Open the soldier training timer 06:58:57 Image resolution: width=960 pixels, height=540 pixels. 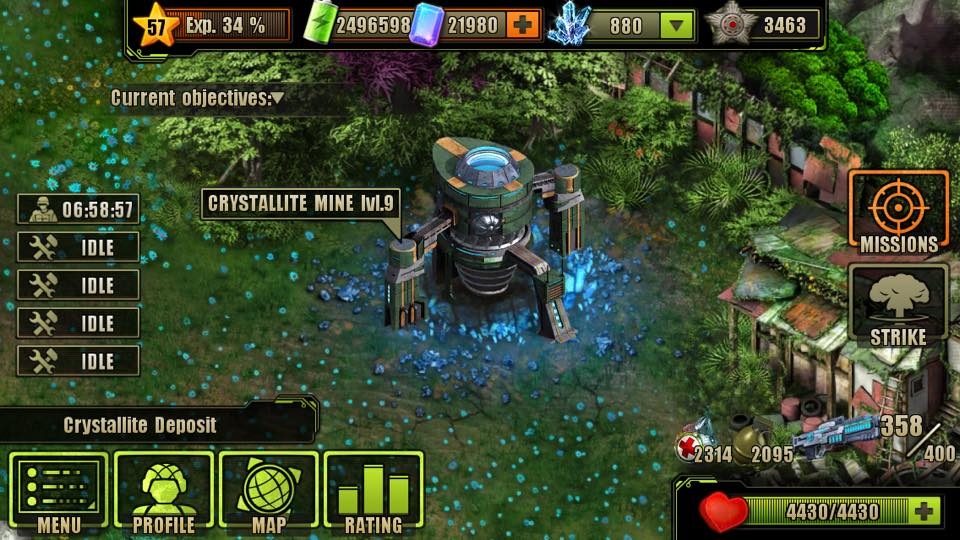point(78,210)
